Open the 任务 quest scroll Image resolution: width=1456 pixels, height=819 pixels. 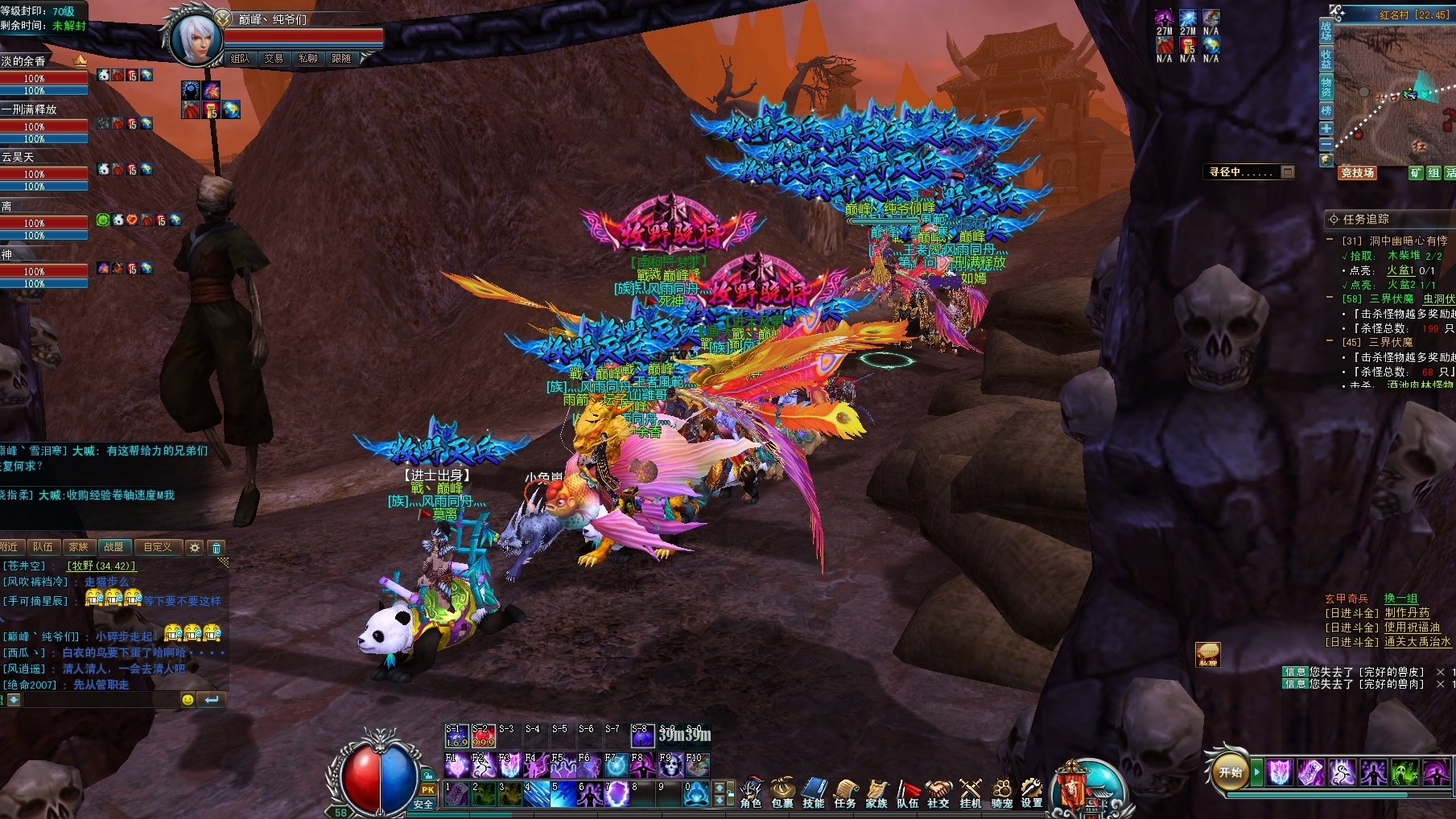click(845, 792)
